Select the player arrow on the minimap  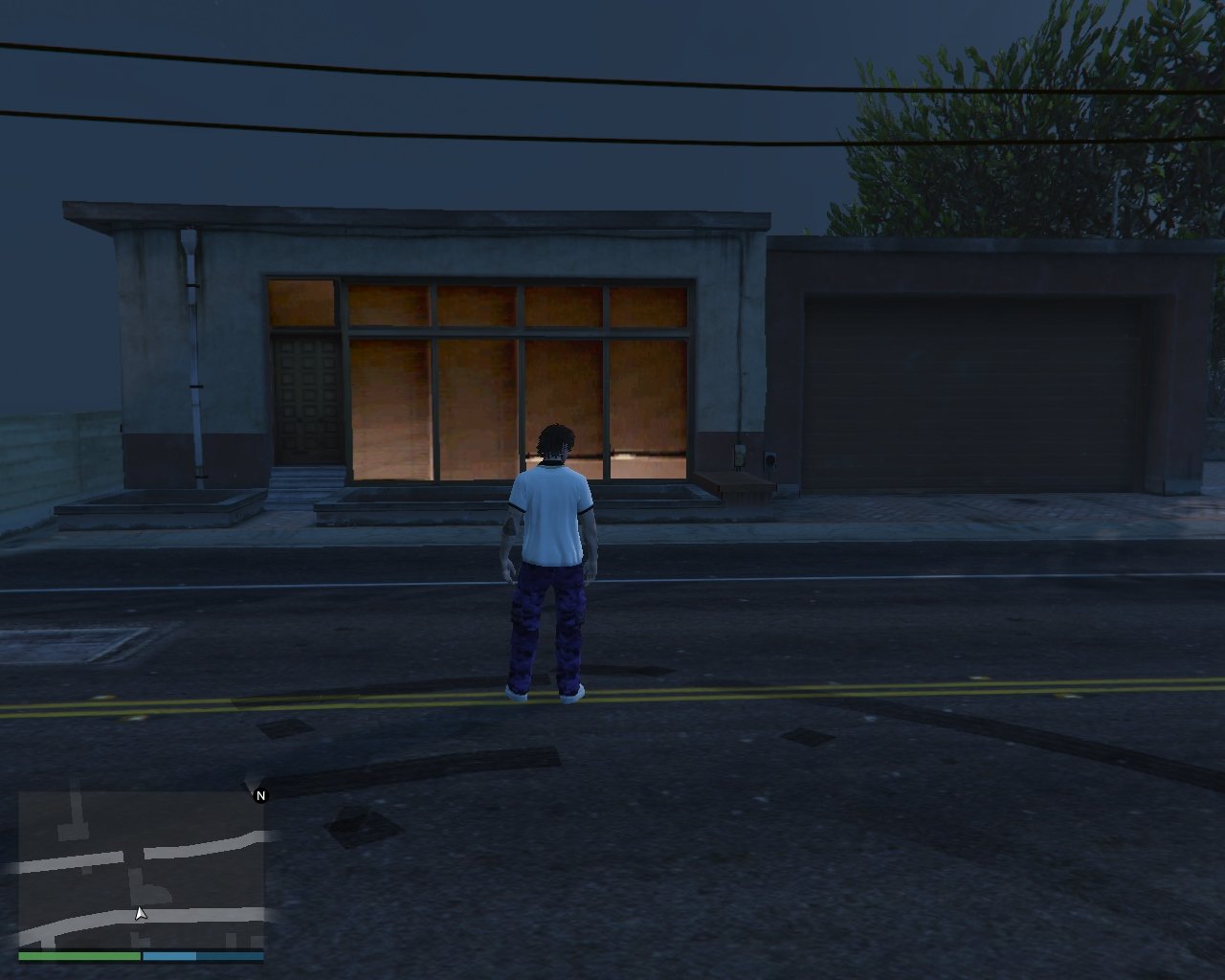pos(141,914)
